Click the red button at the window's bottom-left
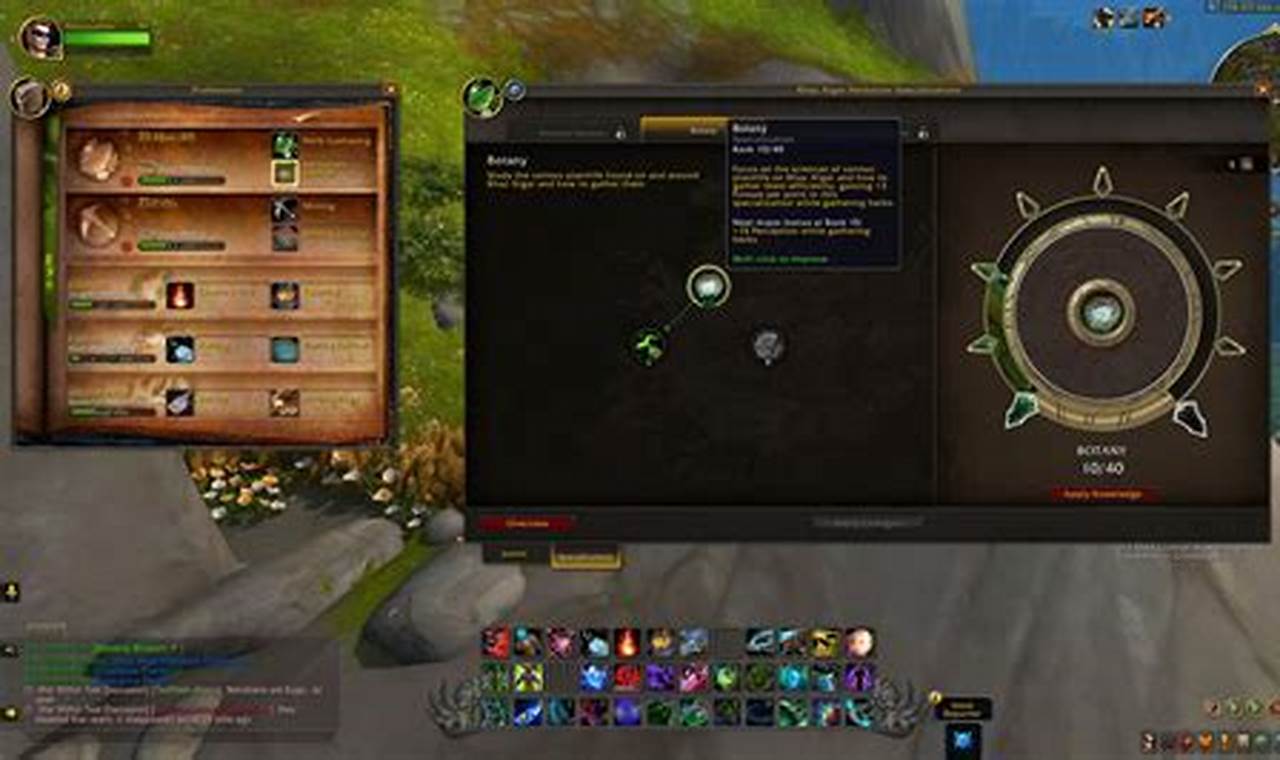 coord(526,523)
